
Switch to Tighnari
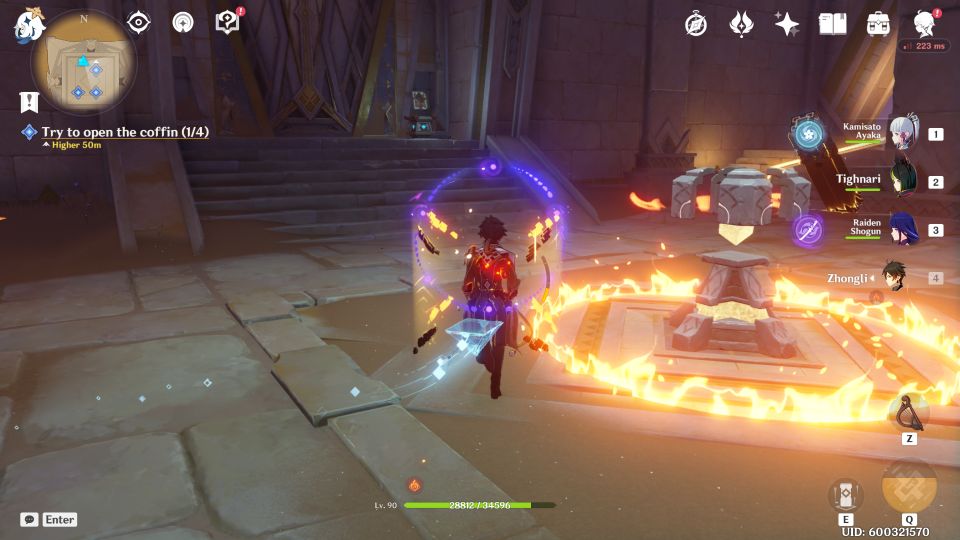pos(903,181)
